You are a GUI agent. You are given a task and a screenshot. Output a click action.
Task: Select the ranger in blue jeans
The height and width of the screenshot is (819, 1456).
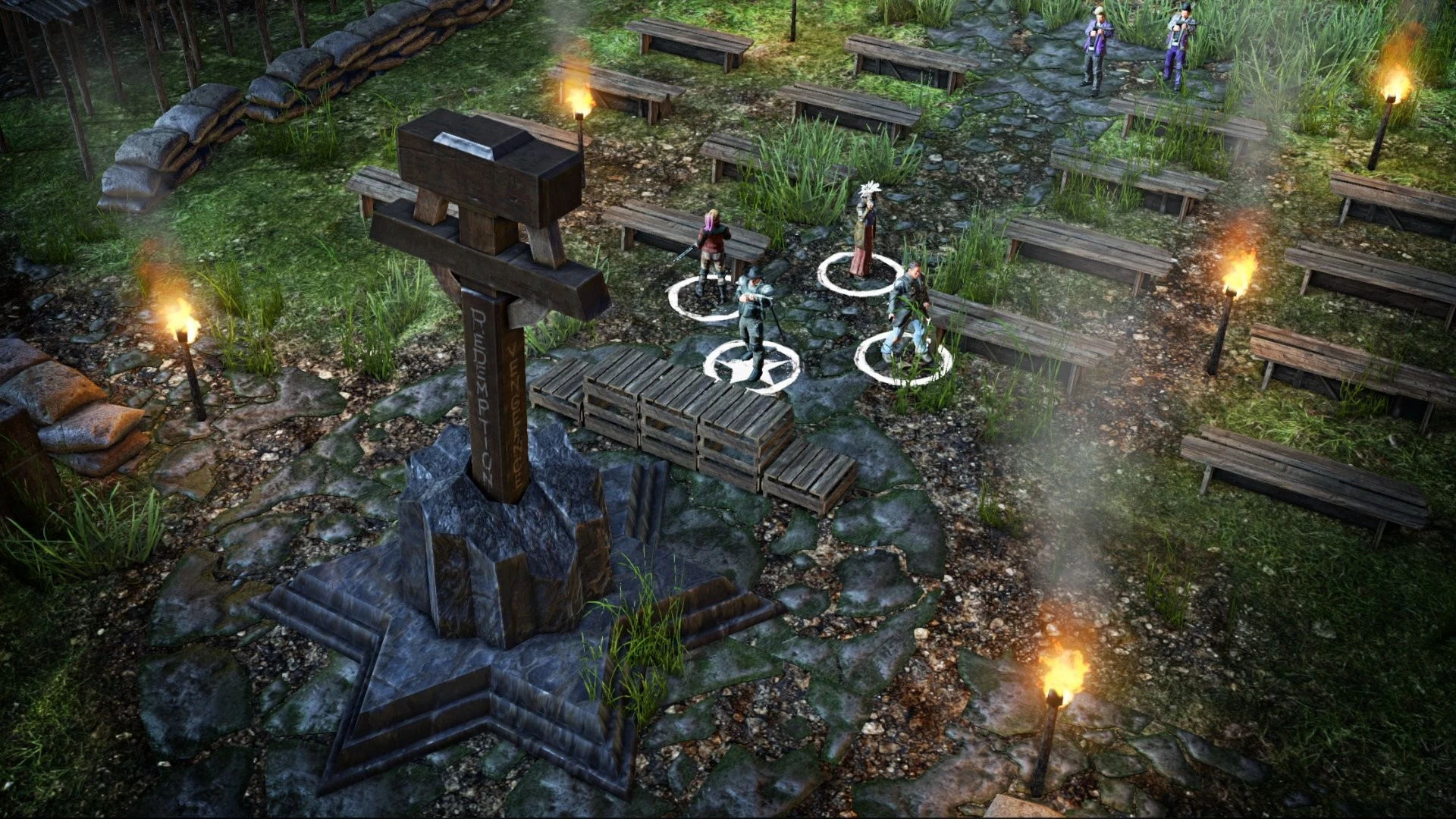pyautogui.click(x=908, y=309)
